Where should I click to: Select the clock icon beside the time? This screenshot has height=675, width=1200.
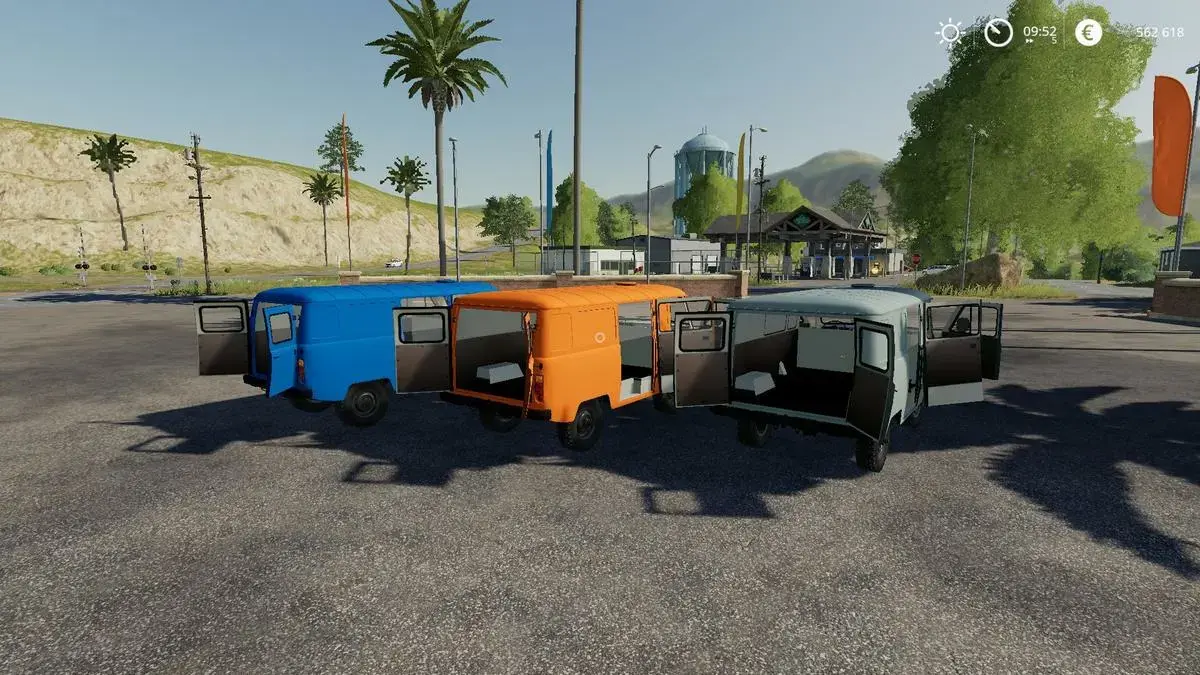pos(998,32)
